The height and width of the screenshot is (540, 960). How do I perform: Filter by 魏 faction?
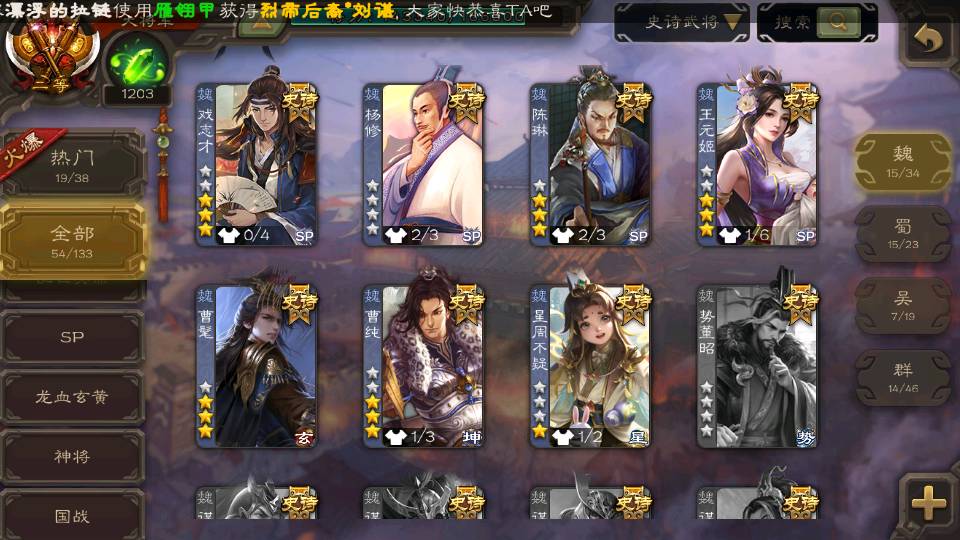(903, 161)
